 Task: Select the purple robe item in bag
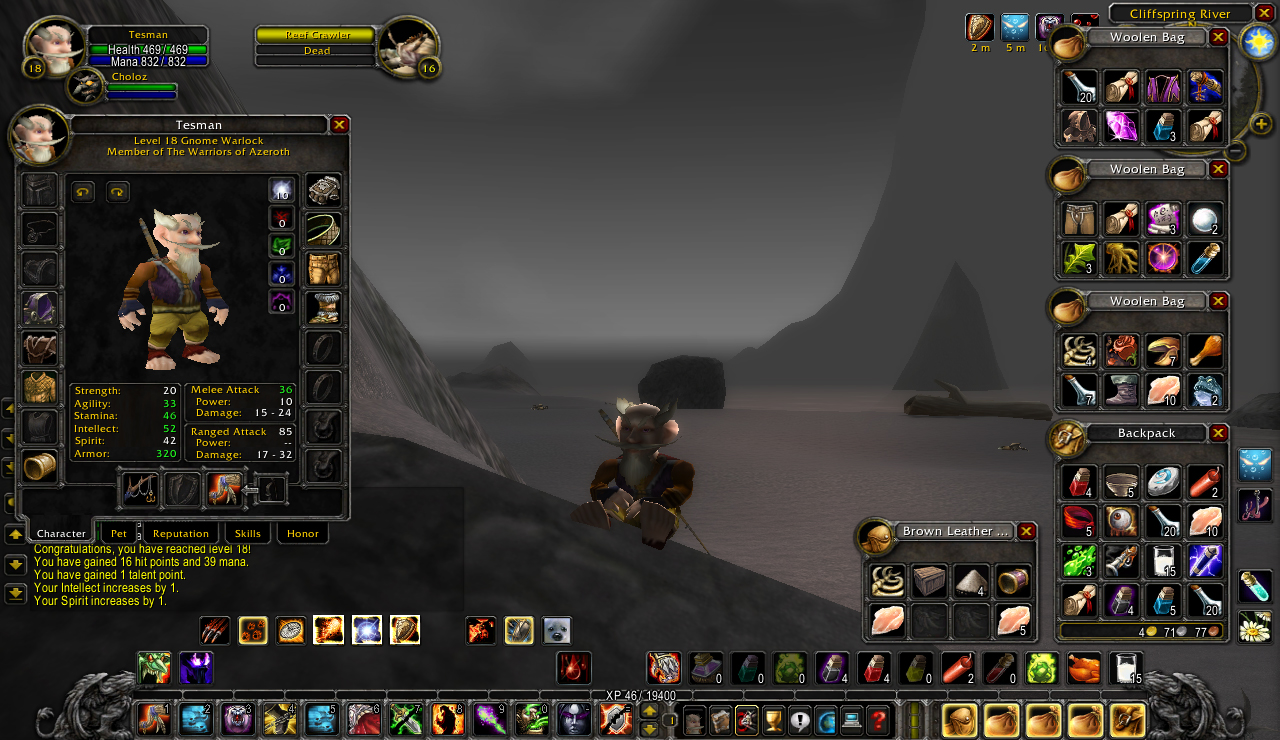(x=1163, y=87)
